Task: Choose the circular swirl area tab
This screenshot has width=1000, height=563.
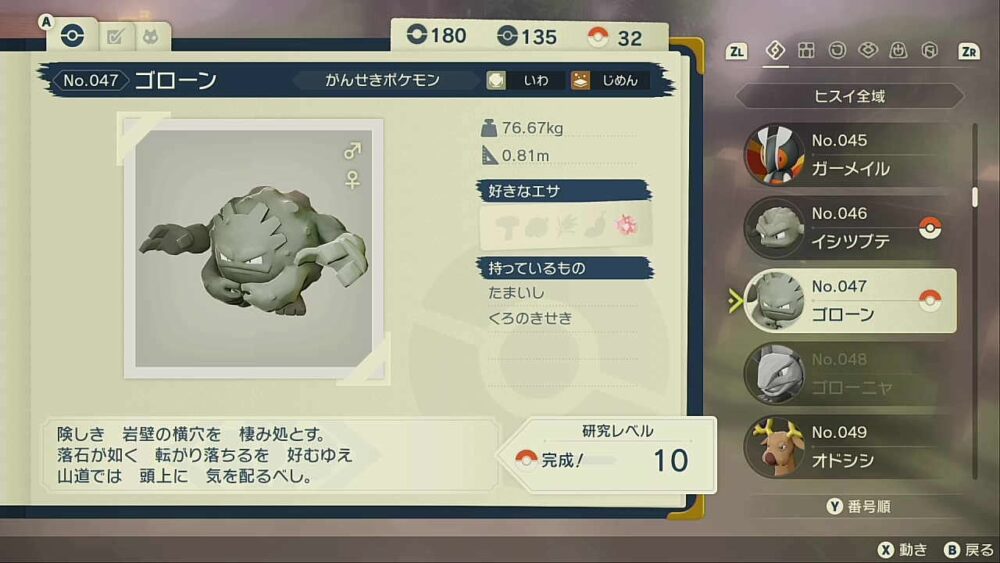Action: (837, 51)
